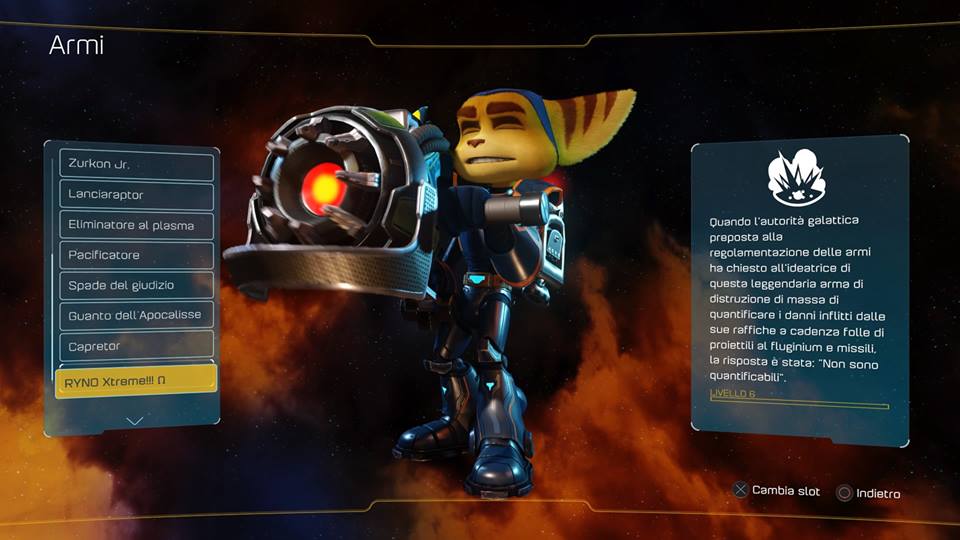Select the Capretor weapon entry
Viewport: 960px width, 540px height.
pos(136,346)
